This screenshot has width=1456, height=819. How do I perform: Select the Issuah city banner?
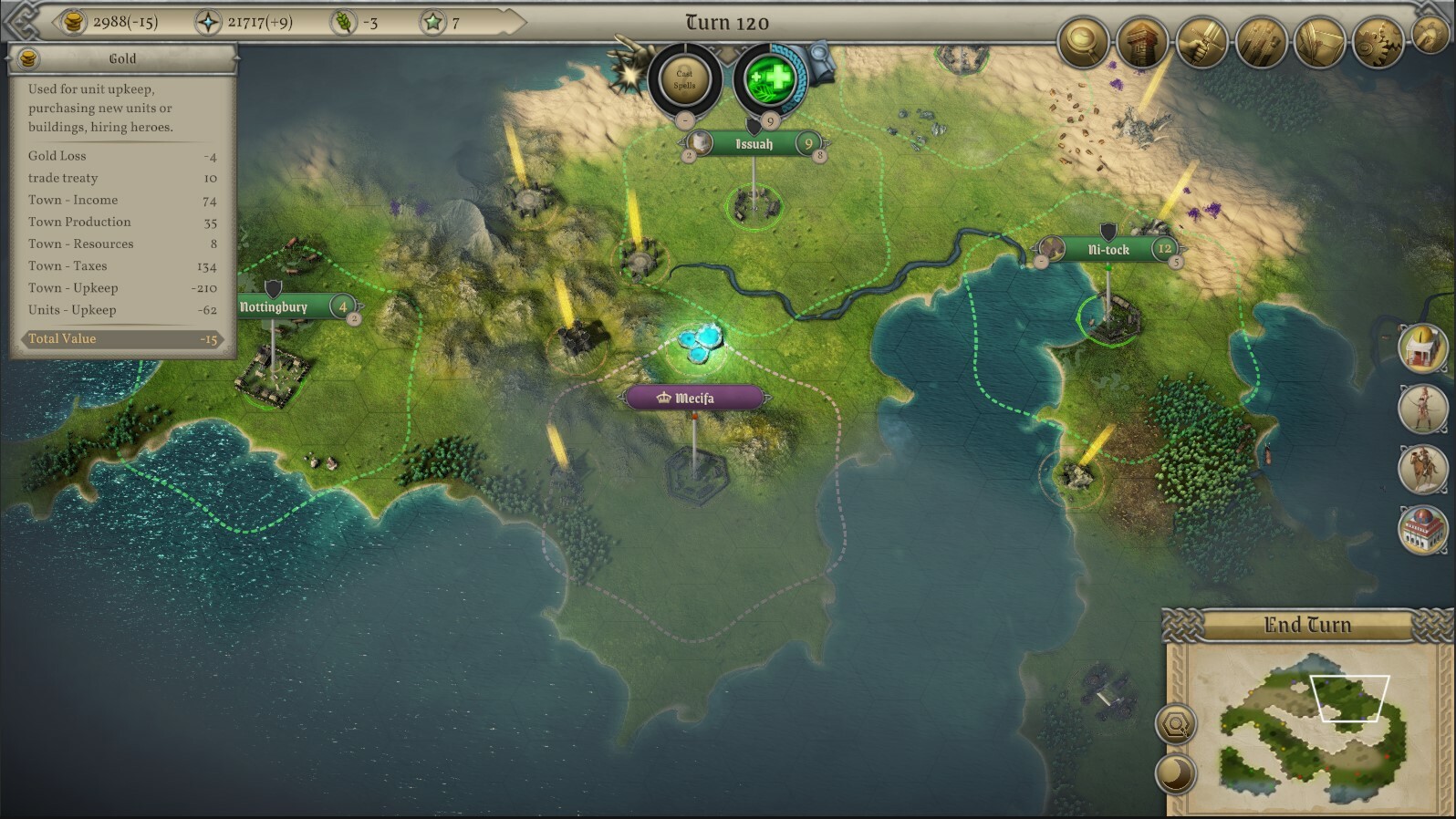tap(754, 144)
